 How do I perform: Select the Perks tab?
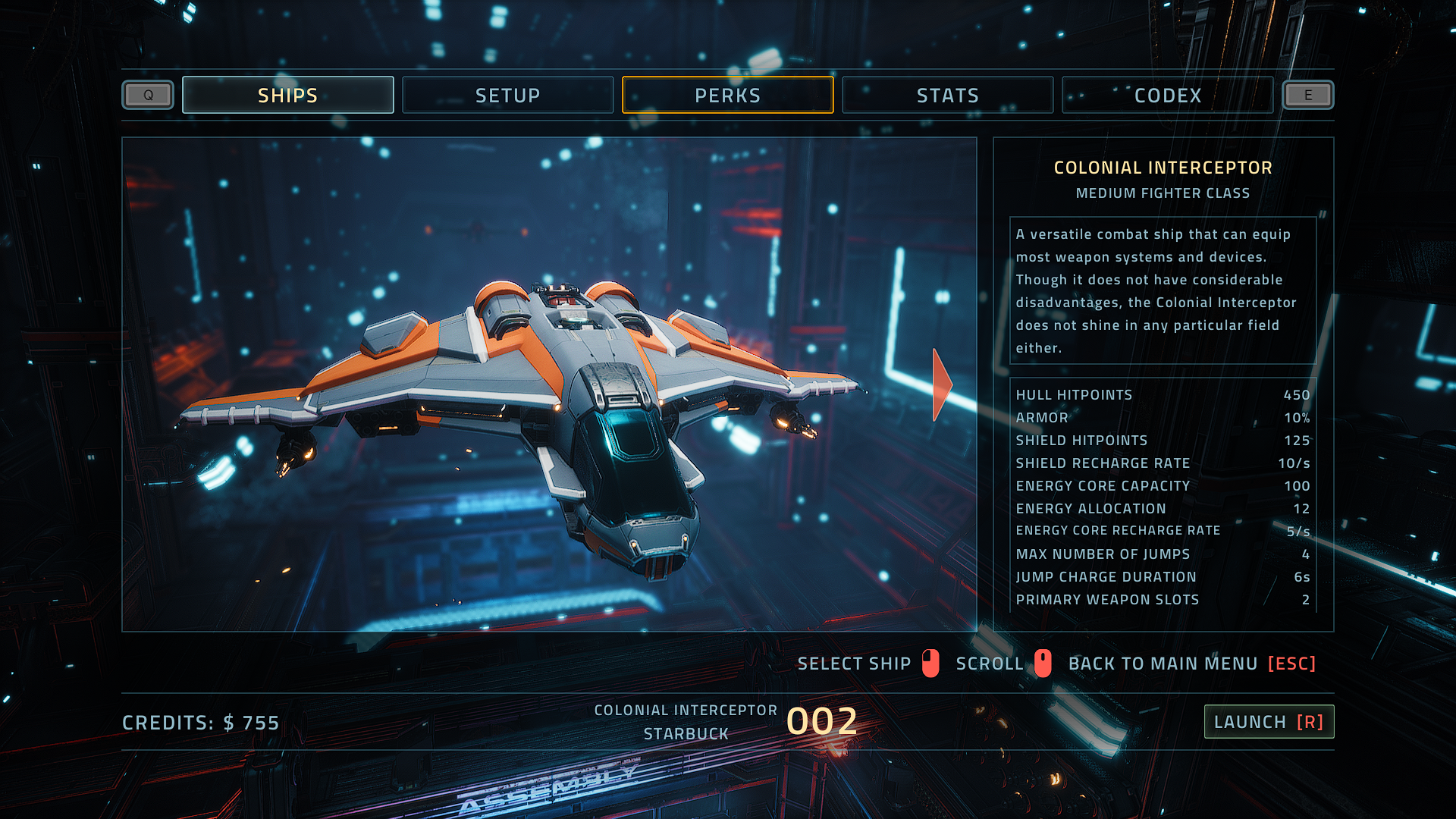point(727,96)
